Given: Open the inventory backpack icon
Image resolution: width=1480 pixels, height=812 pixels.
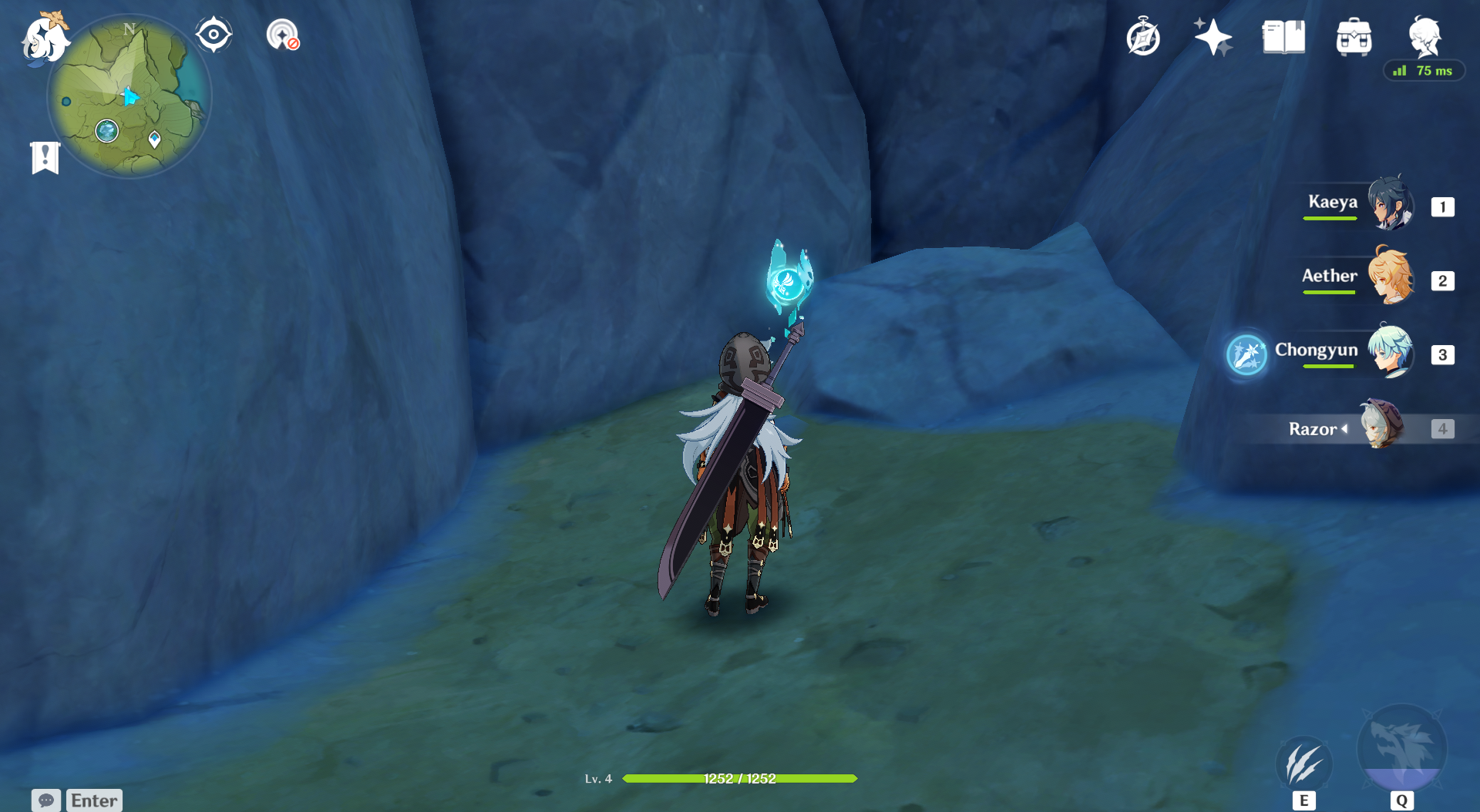Looking at the screenshot, I should click(x=1354, y=37).
